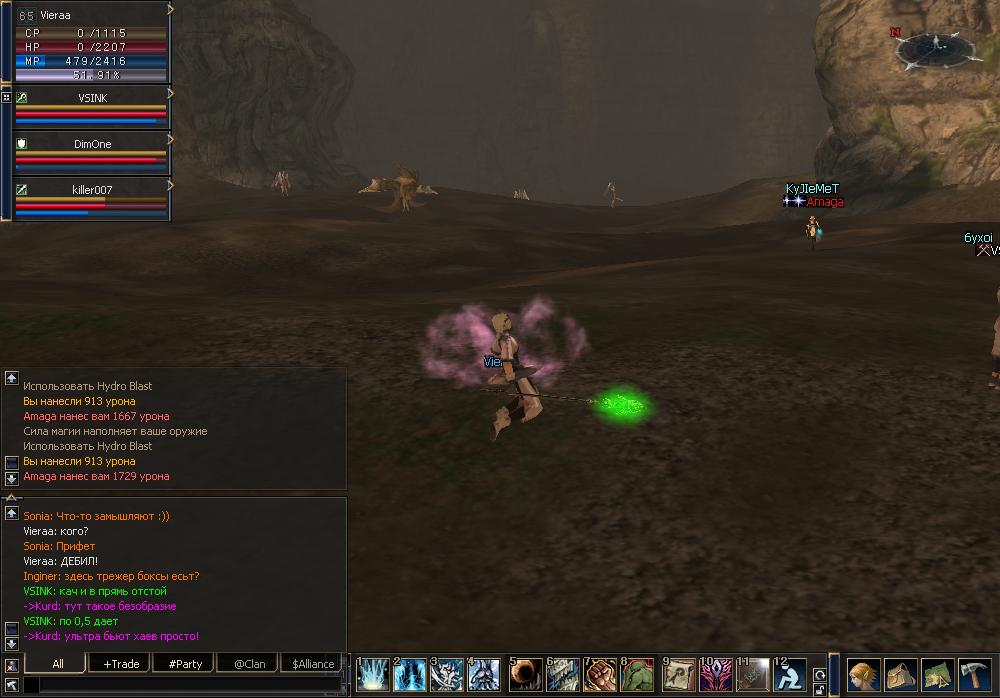This screenshot has height=698, width=1000.
Task: Open the inventory bag button
Action: coord(901,675)
